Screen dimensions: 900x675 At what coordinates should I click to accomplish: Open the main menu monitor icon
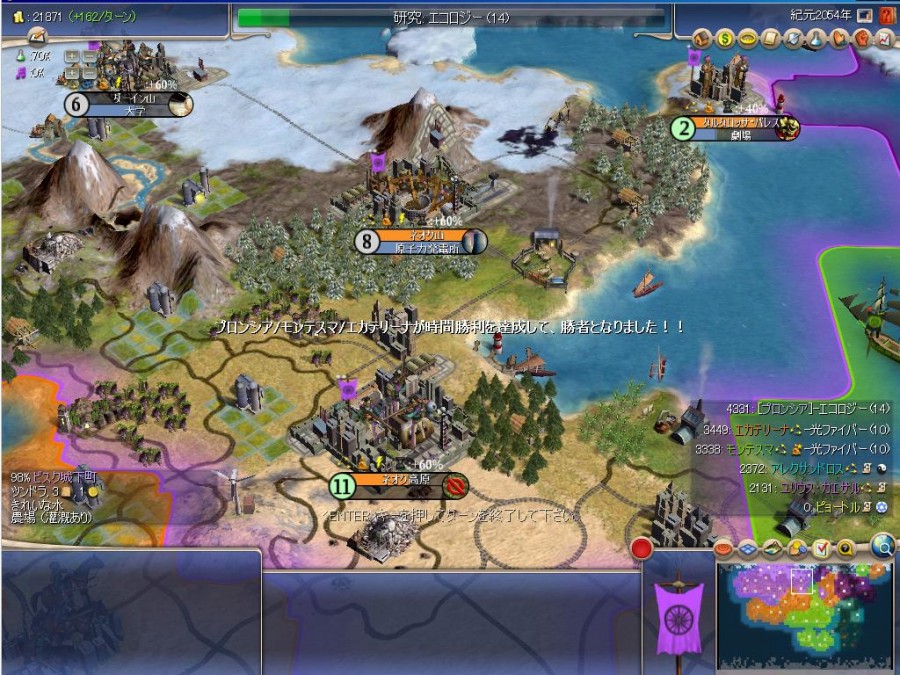pyautogui.click(x=864, y=16)
